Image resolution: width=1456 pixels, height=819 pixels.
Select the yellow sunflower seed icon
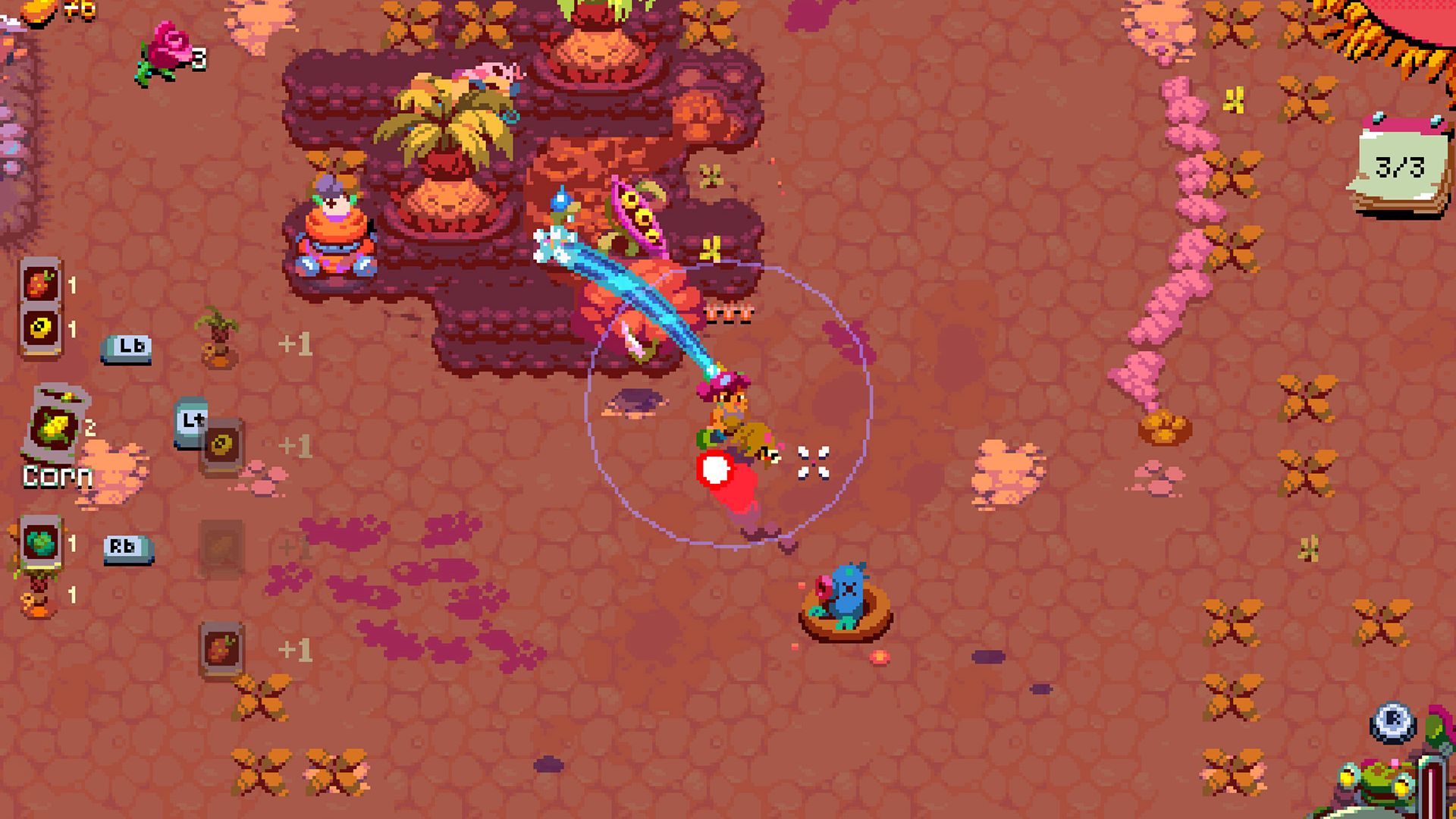click(42, 328)
